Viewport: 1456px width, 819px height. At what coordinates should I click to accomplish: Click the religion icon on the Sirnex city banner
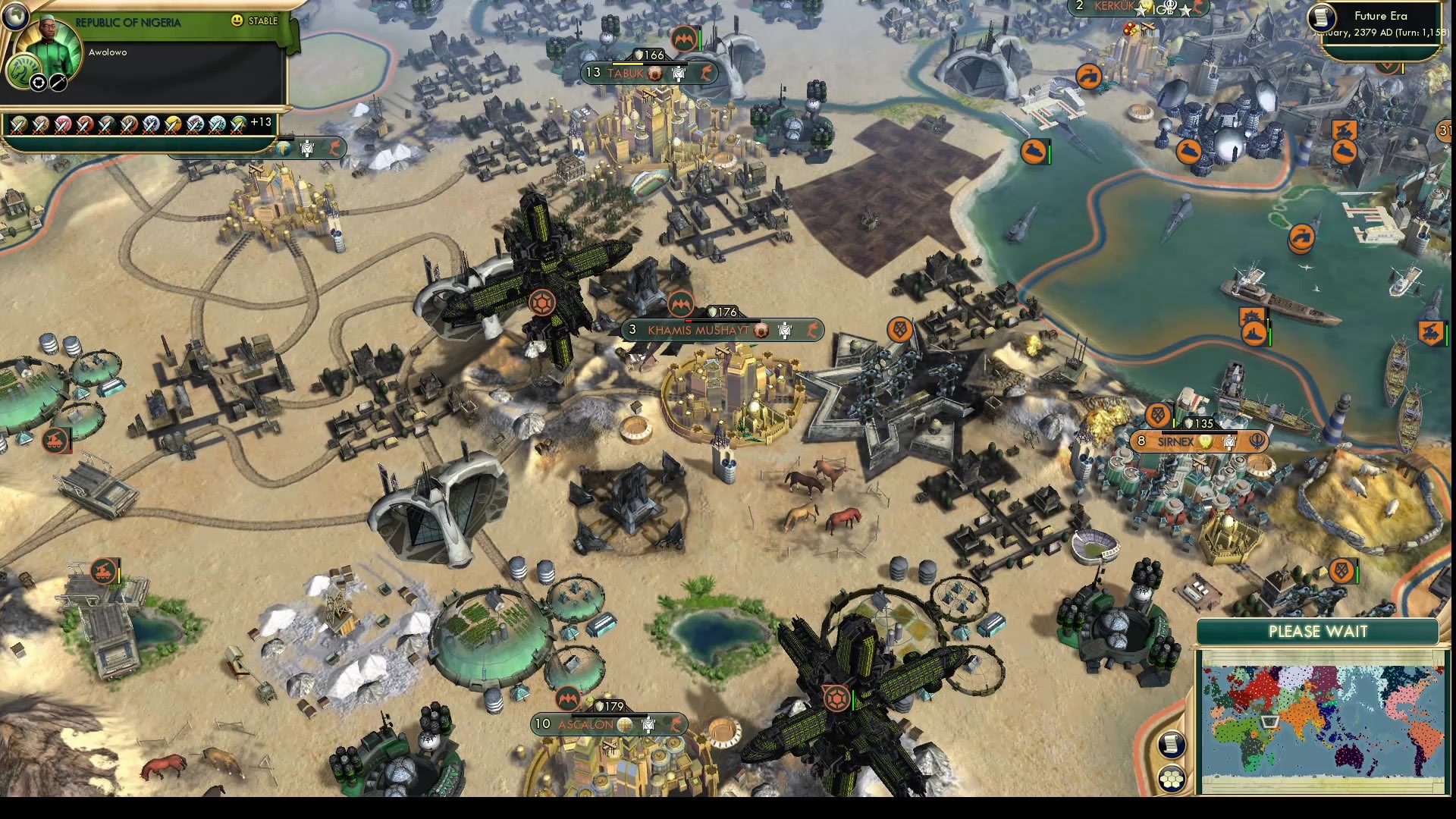click(x=1257, y=443)
